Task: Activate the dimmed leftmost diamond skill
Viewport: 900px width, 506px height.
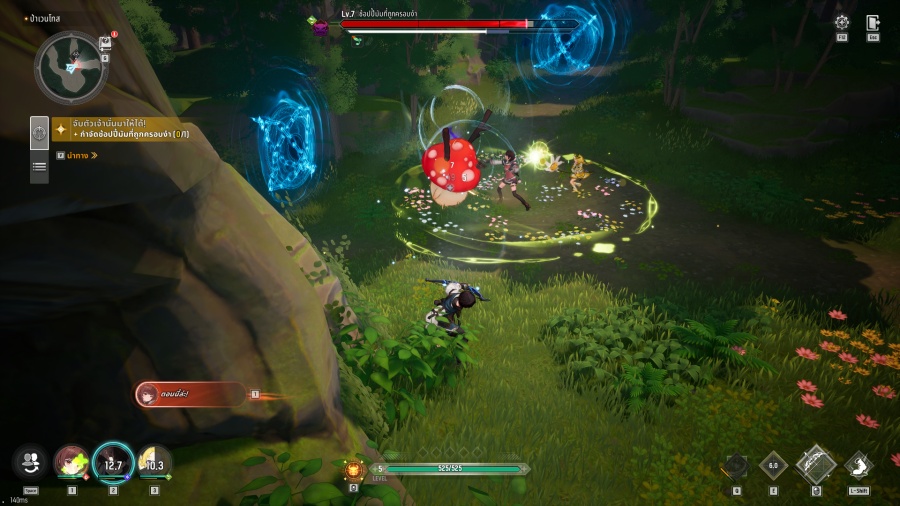Action: [736, 465]
